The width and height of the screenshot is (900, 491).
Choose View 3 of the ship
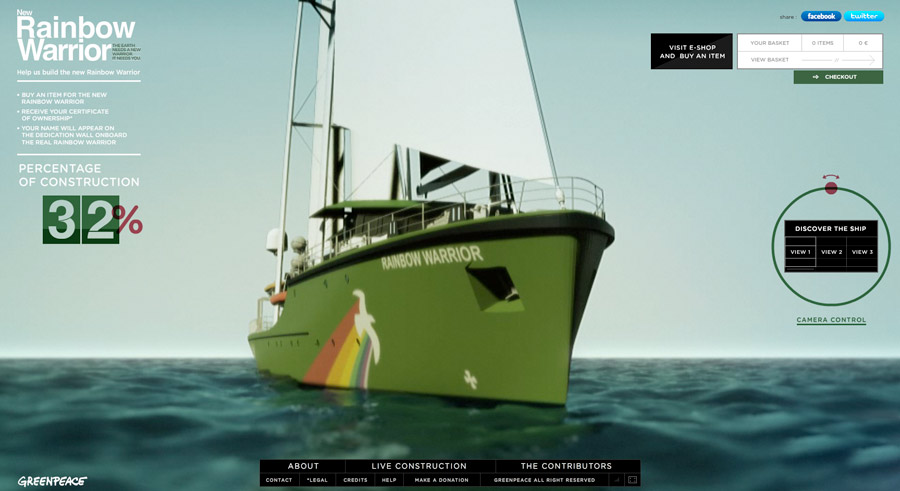click(x=862, y=252)
